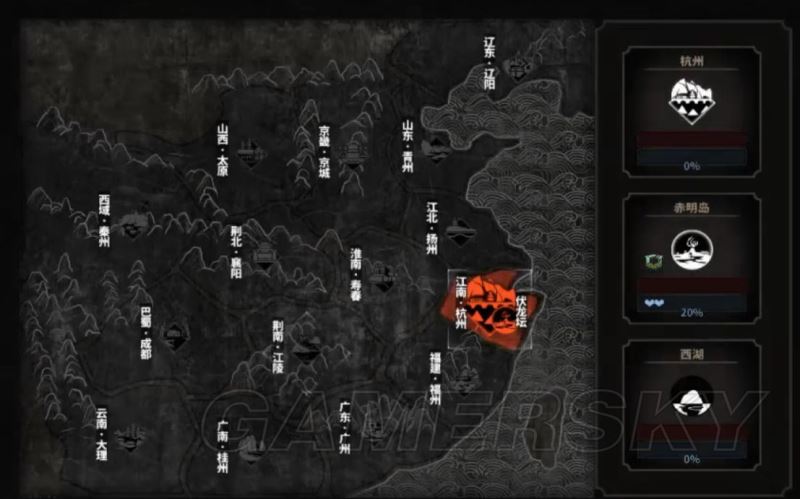Select the 江北·扬州 map marker
Image resolution: width=800 pixels, height=499 pixels.
click(460, 233)
